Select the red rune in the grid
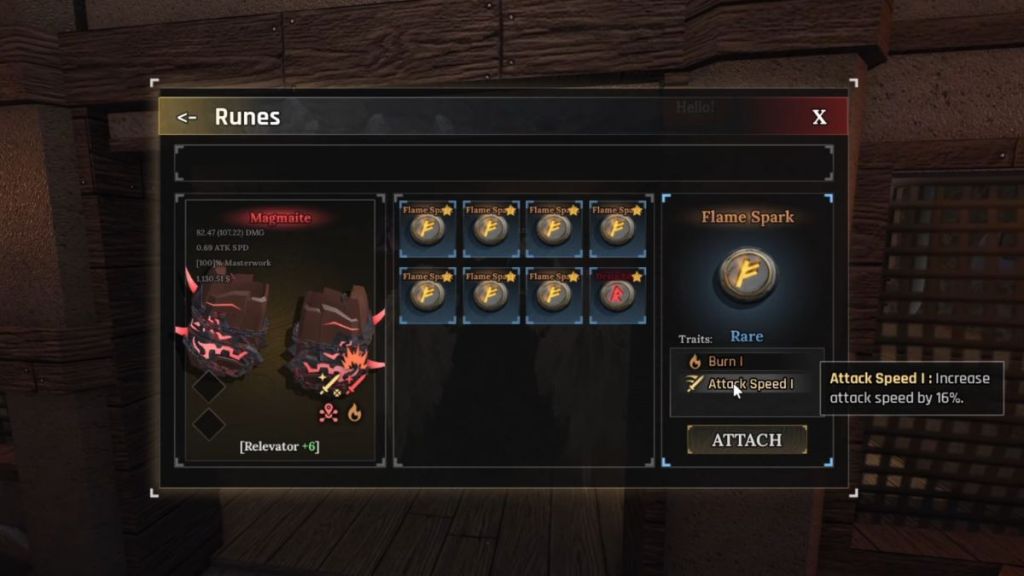This screenshot has width=1024, height=576. tap(616, 295)
